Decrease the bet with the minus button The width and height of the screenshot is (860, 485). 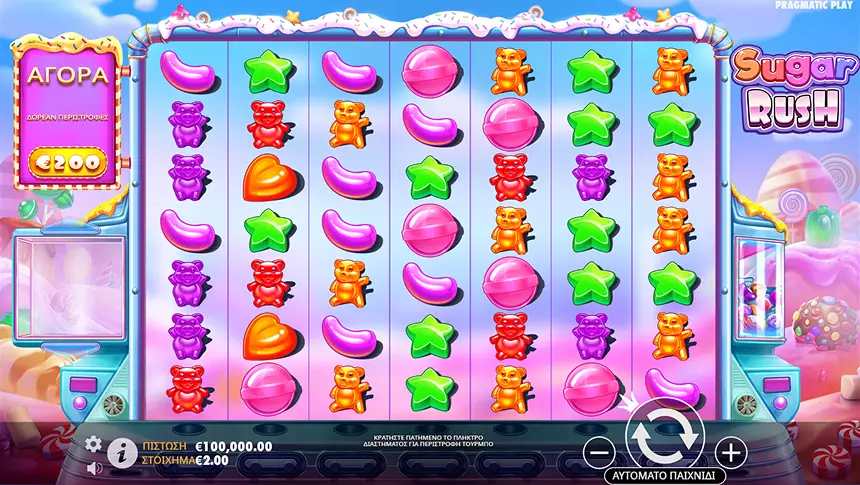(x=597, y=452)
